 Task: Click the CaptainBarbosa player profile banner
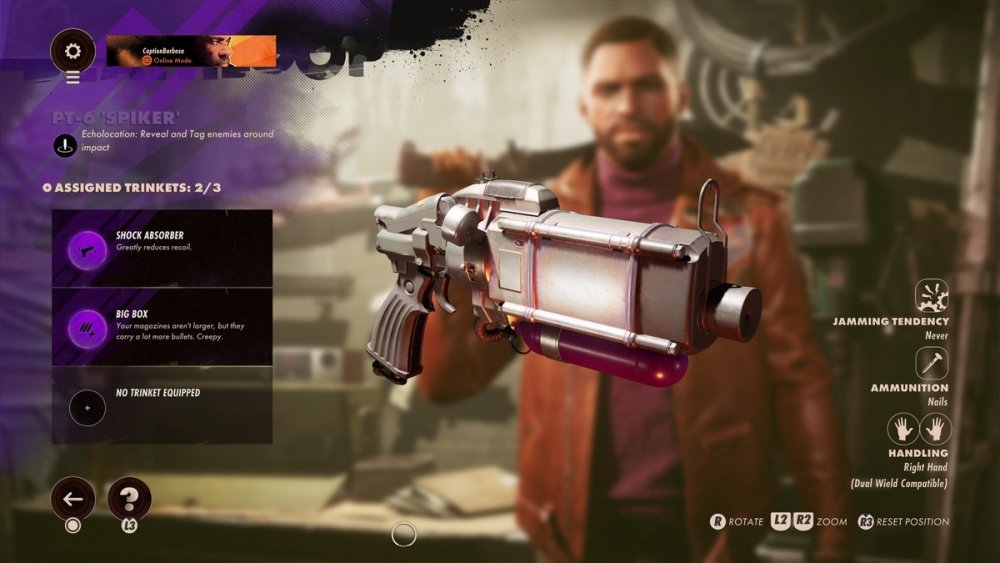[191, 50]
